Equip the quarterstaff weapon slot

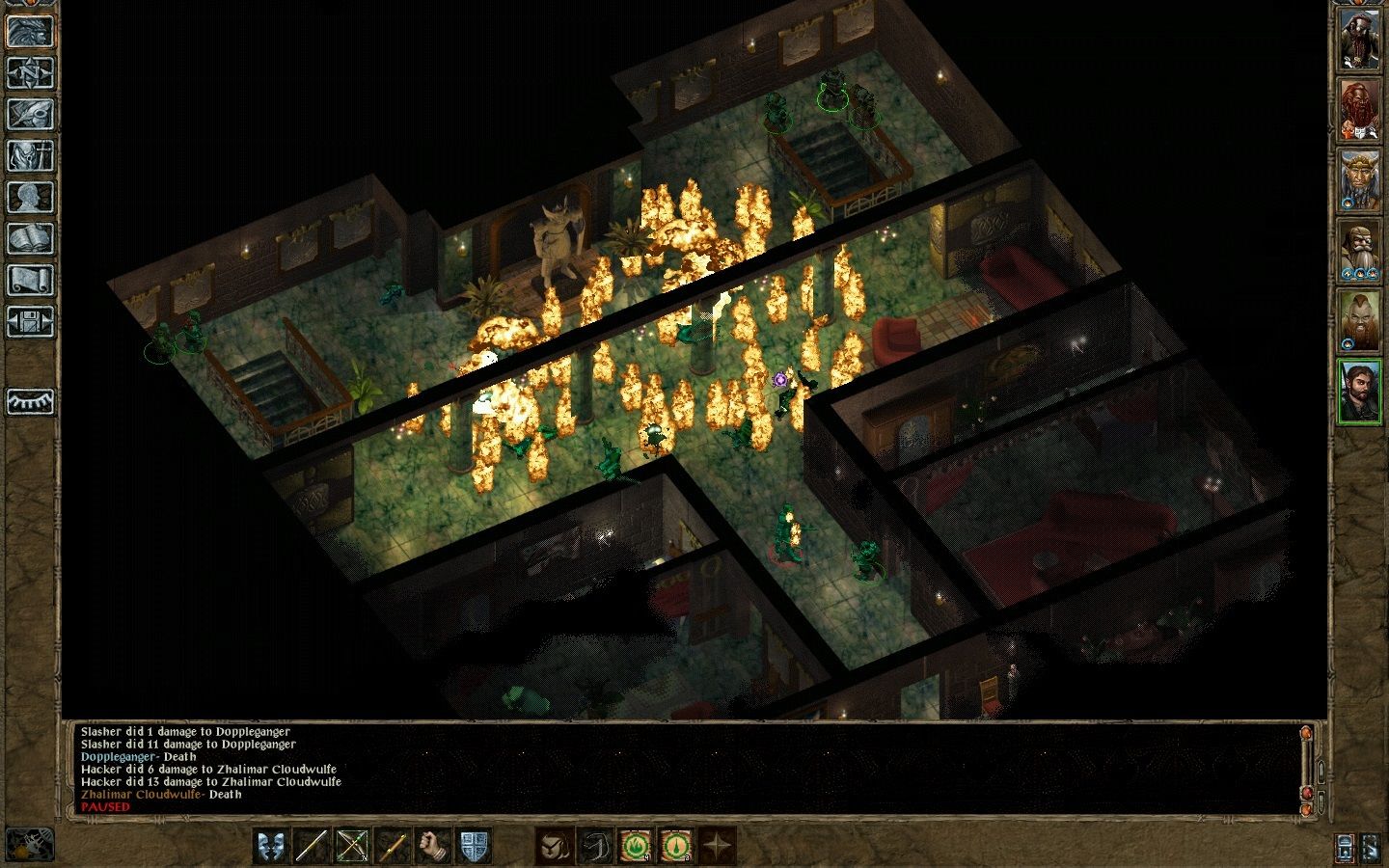point(311,846)
